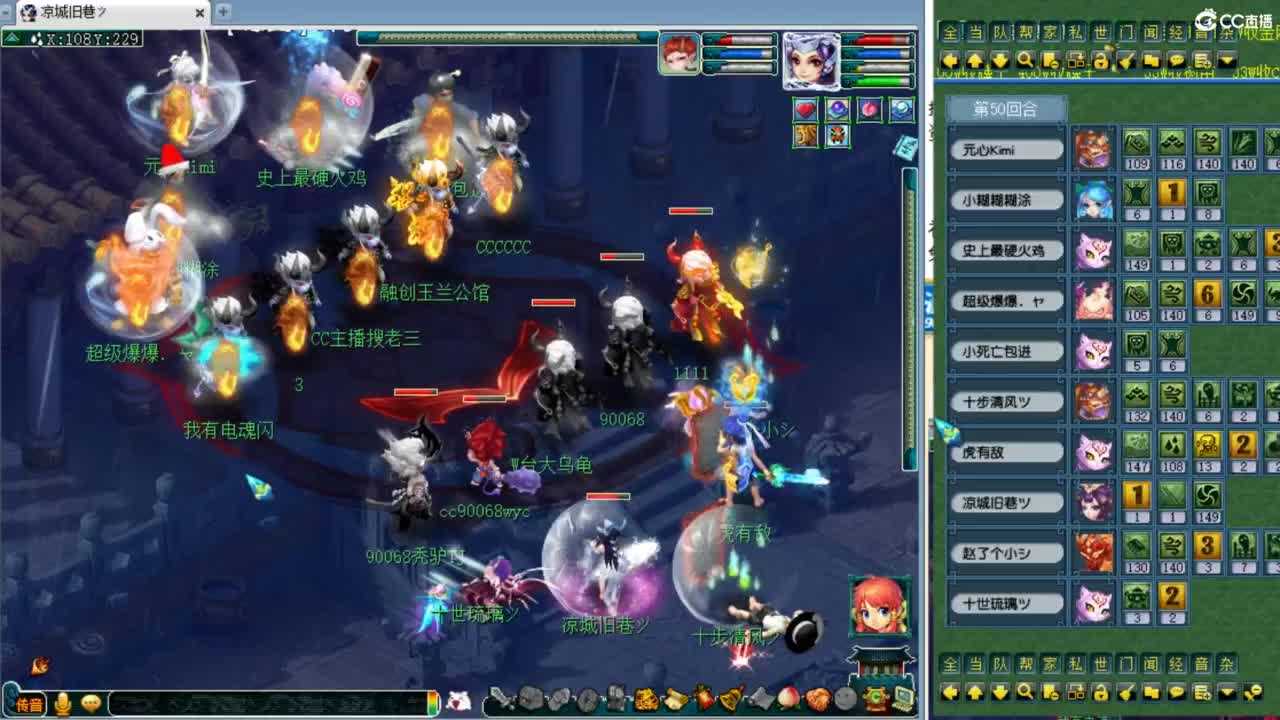
Task: Open the lock icon on the chat toolbar
Action: [x=1100, y=60]
